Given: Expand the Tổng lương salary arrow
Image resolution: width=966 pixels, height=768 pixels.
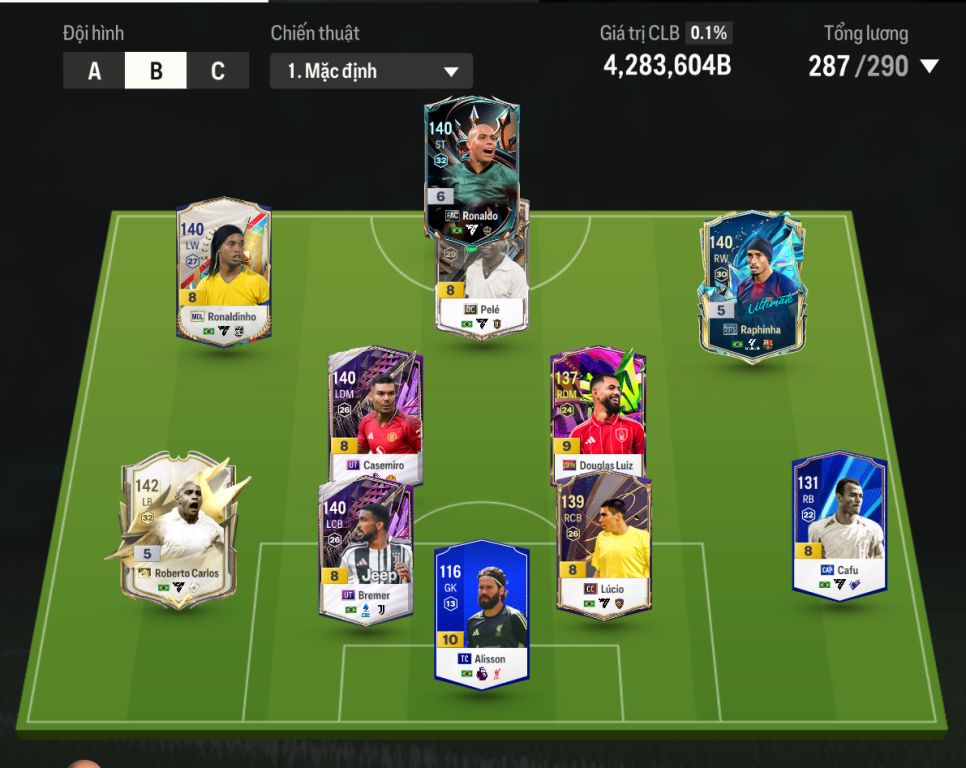Looking at the screenshot, I should (x=929, y=67).
